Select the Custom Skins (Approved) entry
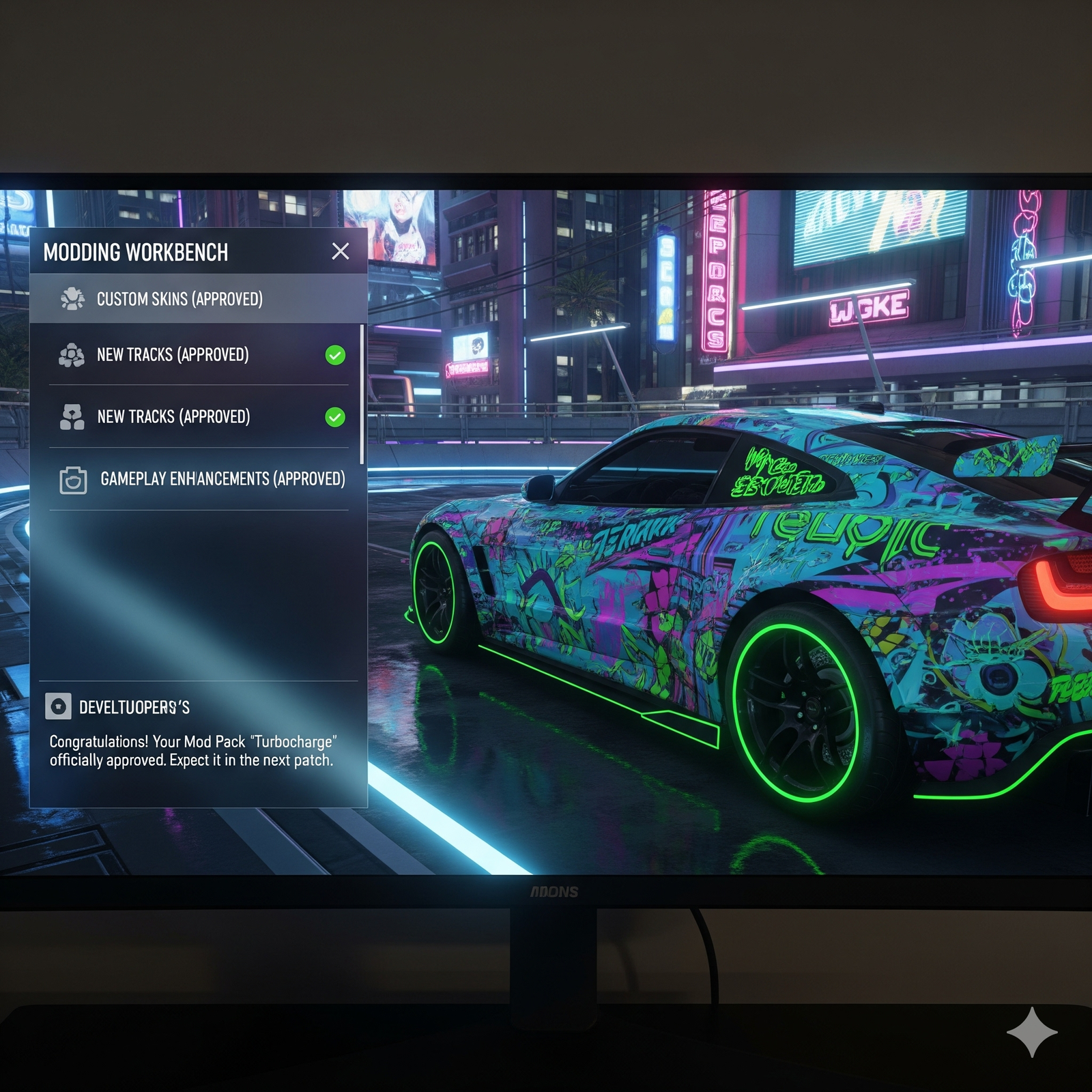Screen dimensions: 1092x1092 pos(179,299)
